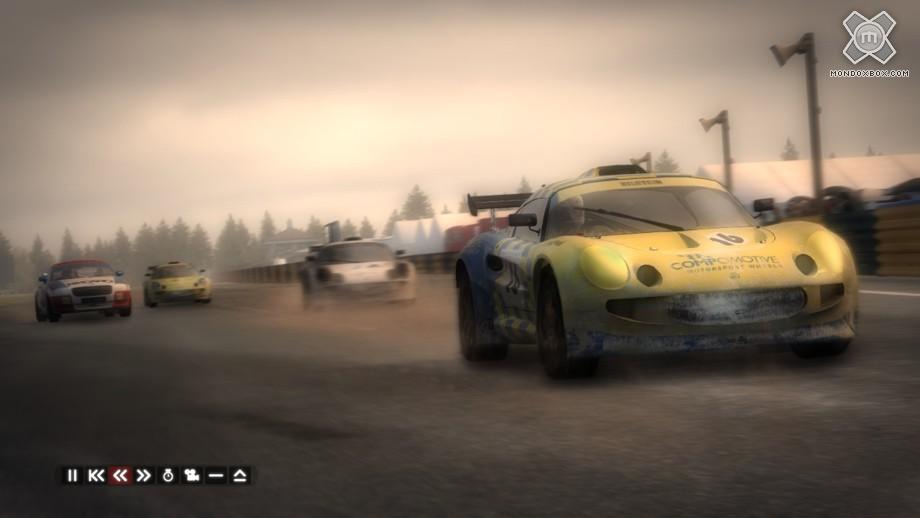
Task: Pause the replay playback
Action: [72, 475]
